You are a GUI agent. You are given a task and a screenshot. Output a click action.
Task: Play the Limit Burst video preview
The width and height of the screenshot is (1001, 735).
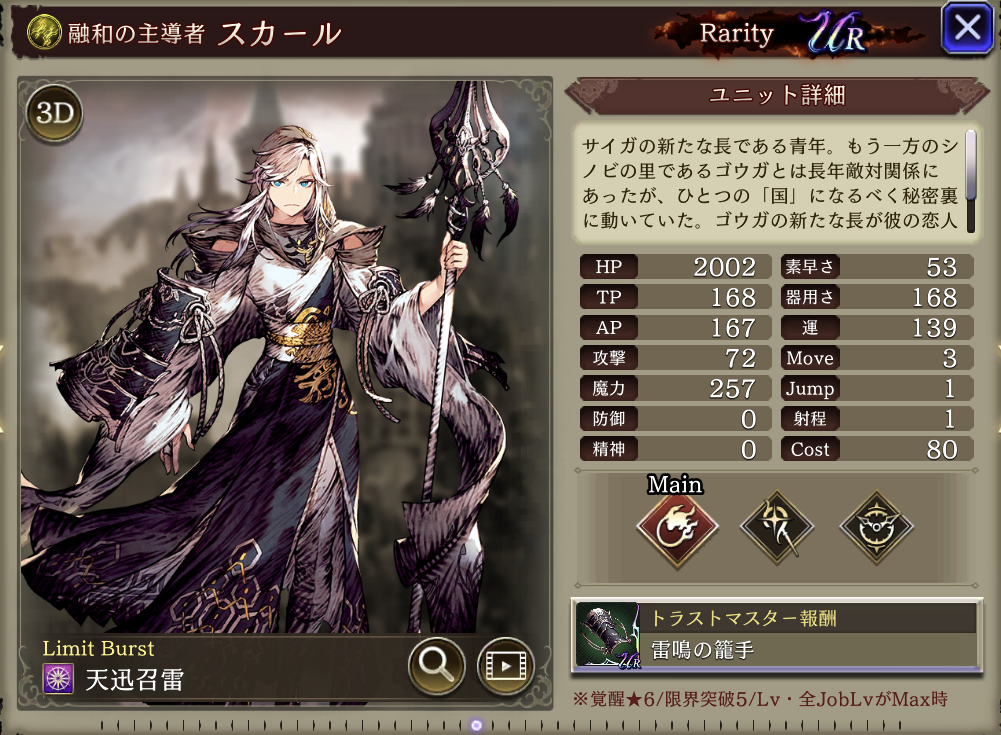click(x=505, y=666)
